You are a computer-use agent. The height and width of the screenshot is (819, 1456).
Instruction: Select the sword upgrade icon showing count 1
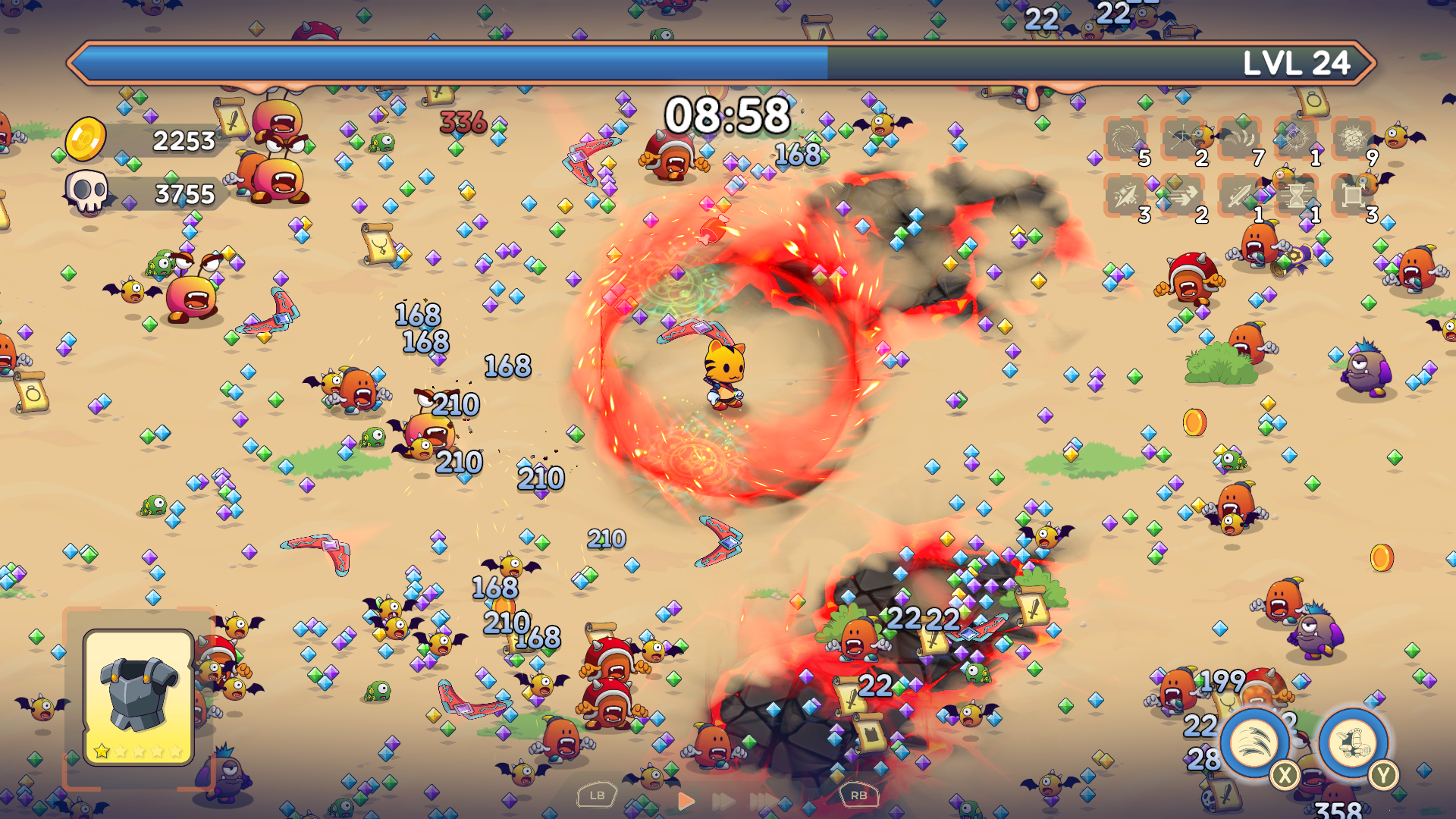click(1241, 196)
